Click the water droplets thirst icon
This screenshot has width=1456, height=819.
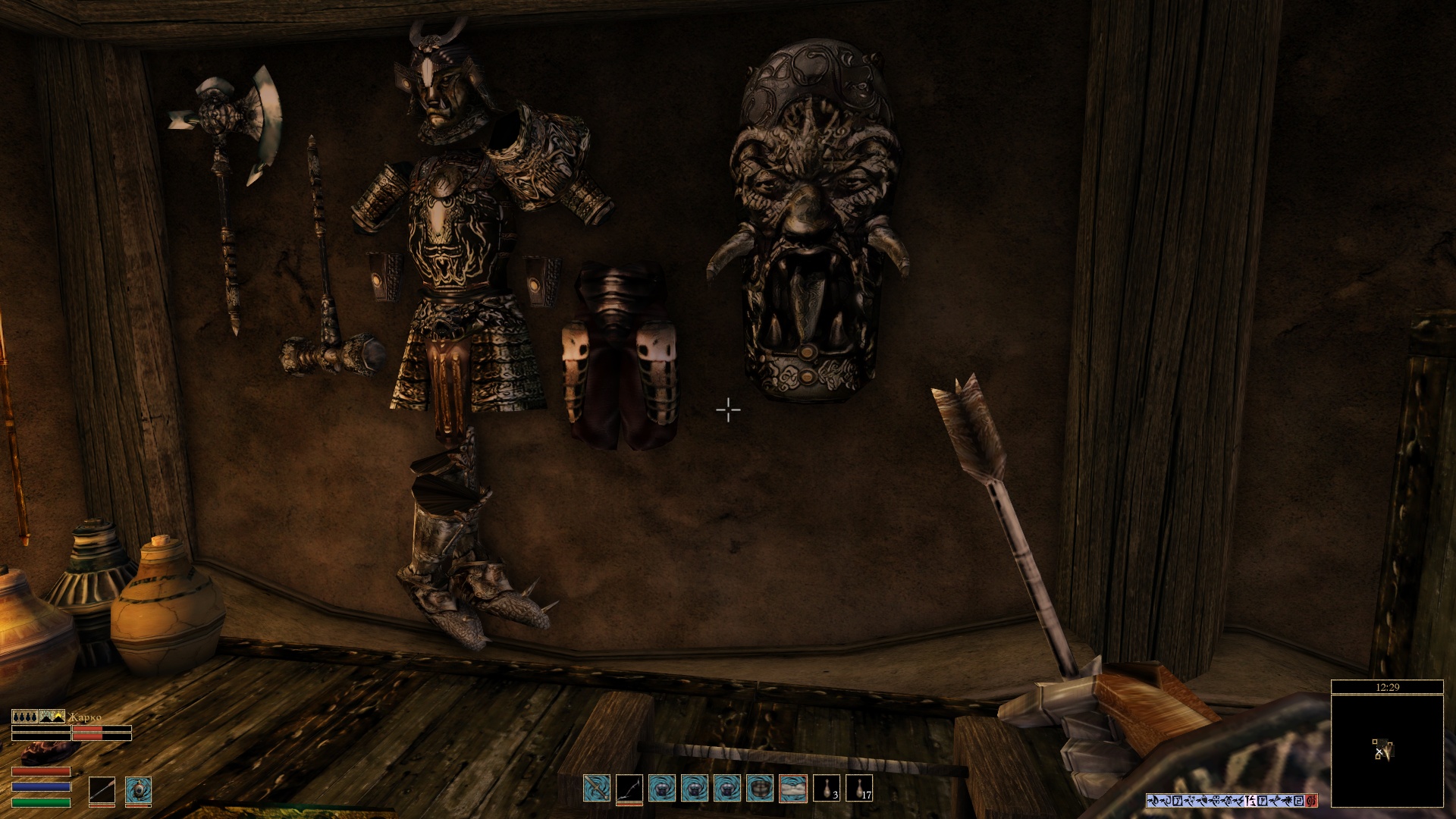[24, 716]
